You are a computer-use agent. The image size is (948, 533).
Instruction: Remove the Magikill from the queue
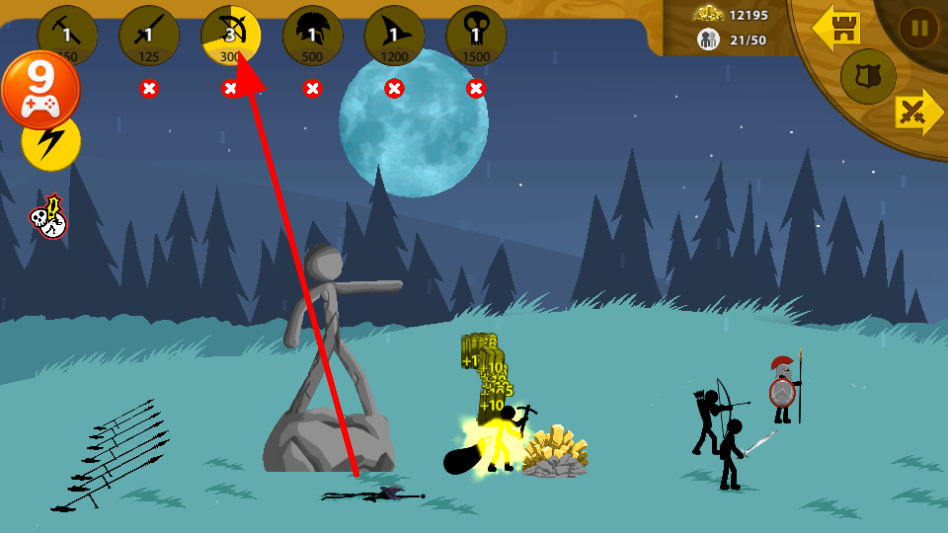tap(394, 88)
